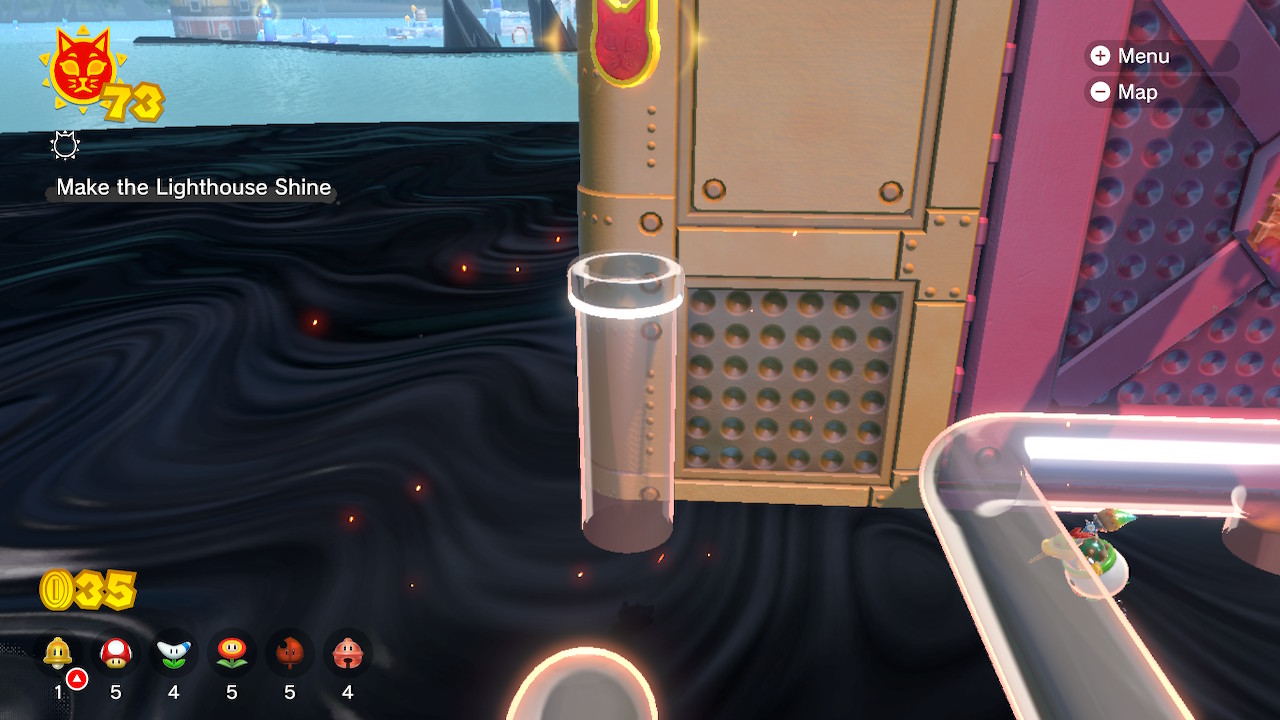The image size is (1280, 720).
Task: Choose the Super Mushroom from the item reserve
Action: point(116,654)
